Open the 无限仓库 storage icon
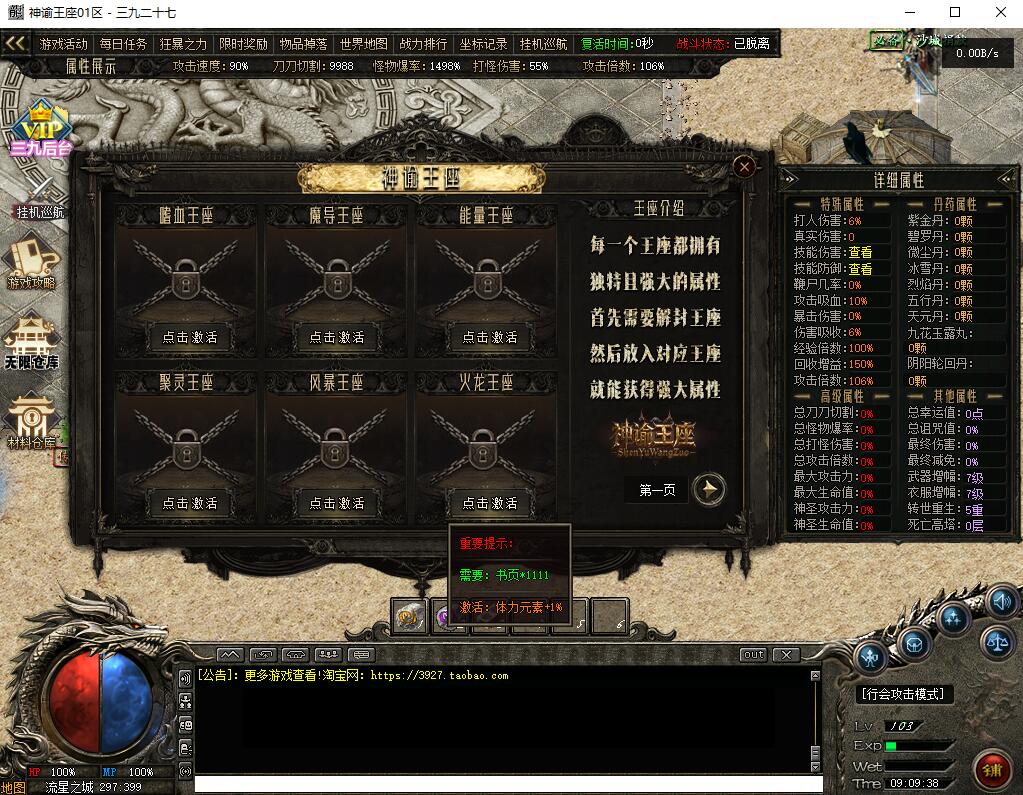The image size is (1023, 795). tap(32, 341)
